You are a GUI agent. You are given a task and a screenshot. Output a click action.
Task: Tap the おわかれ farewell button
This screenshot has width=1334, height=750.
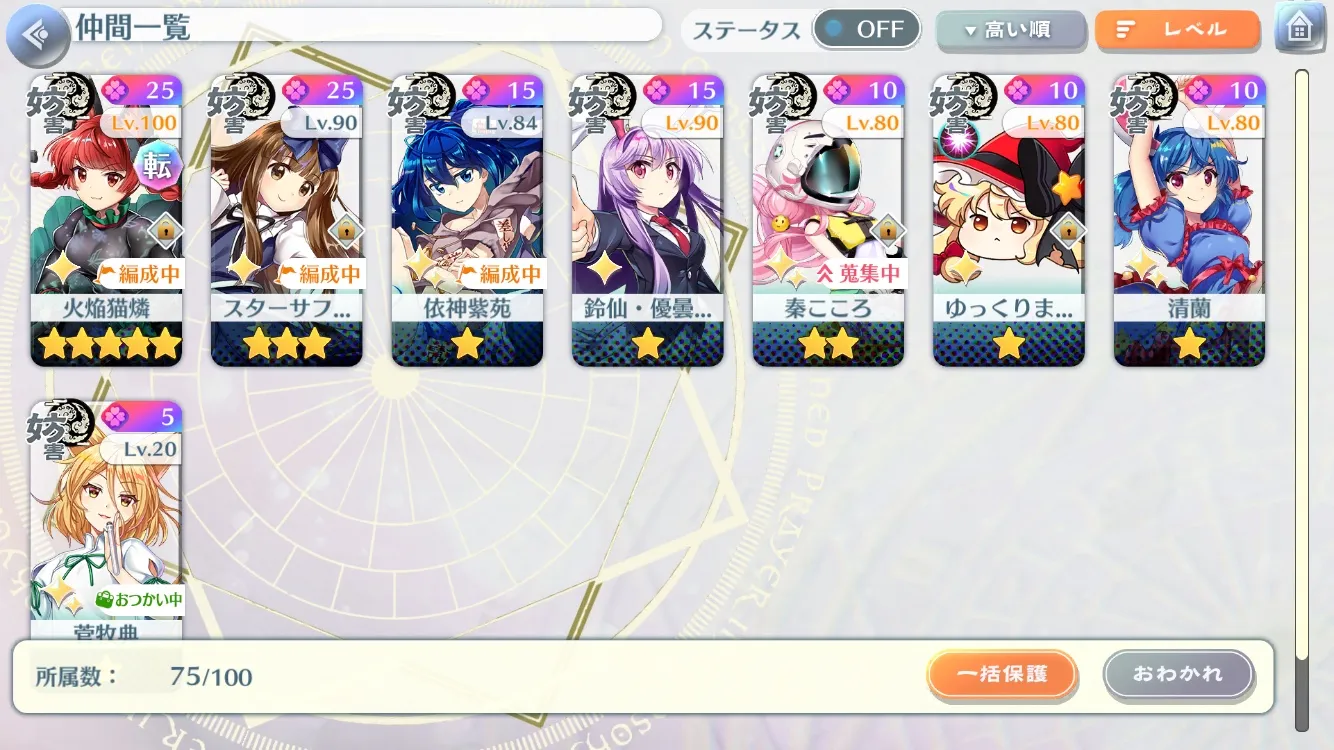coord(1178,674)
